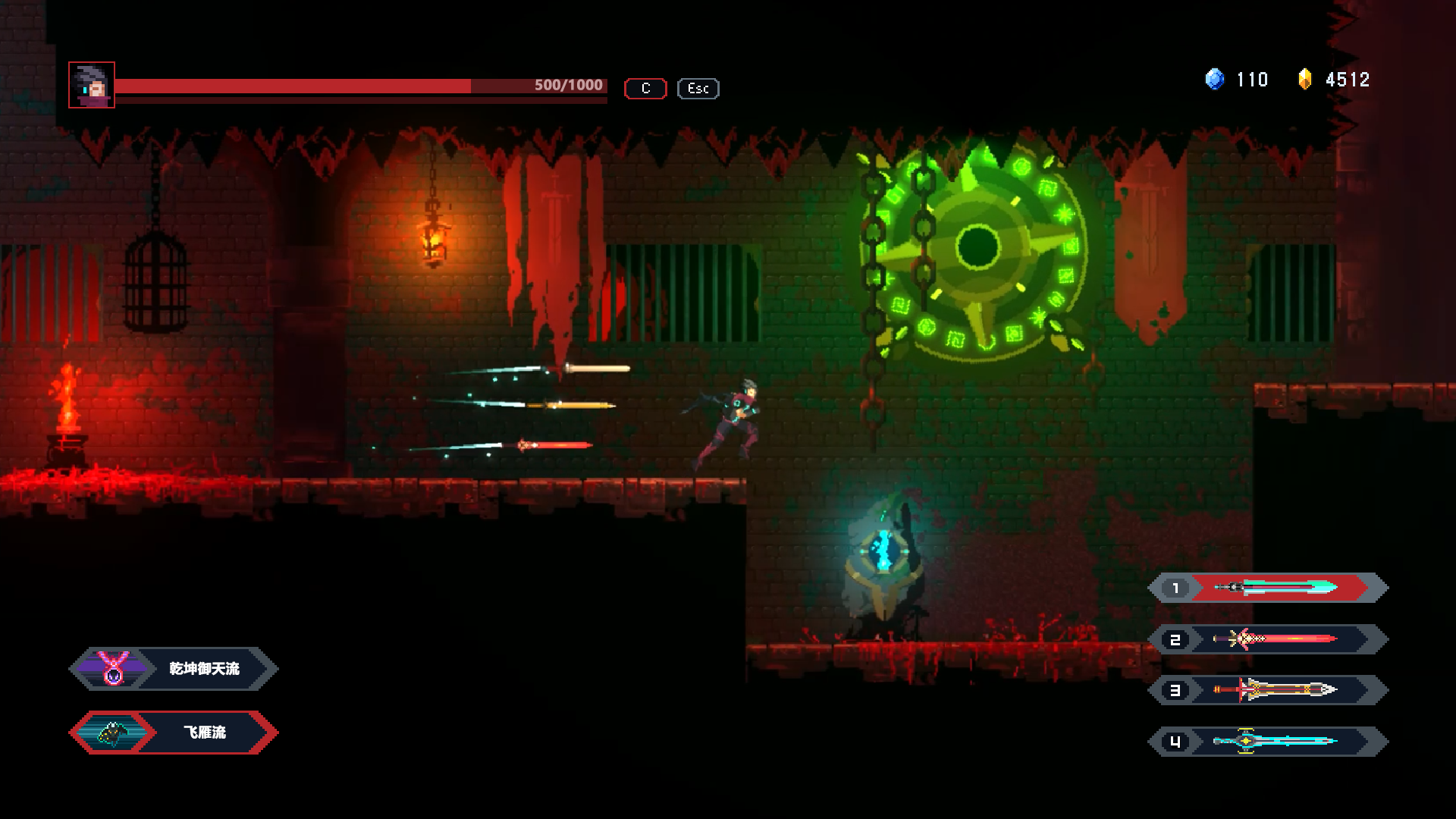Click the character portrait in the top-left HUD
Viewport: 1456px width, 819px height.
pyautogui.click(x=91, y=86)
